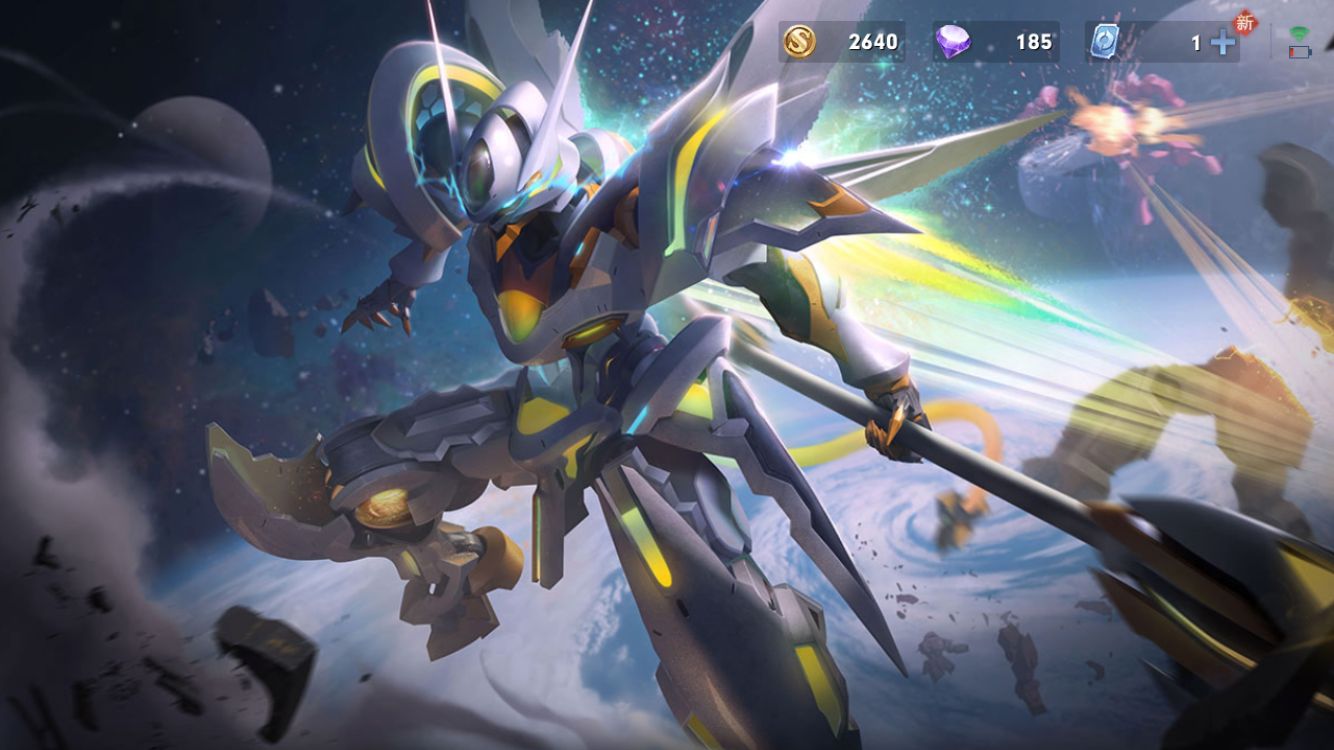Open the purple diamond currency panel
Viewport: 1334px width, 750px height.
(995, 42)
